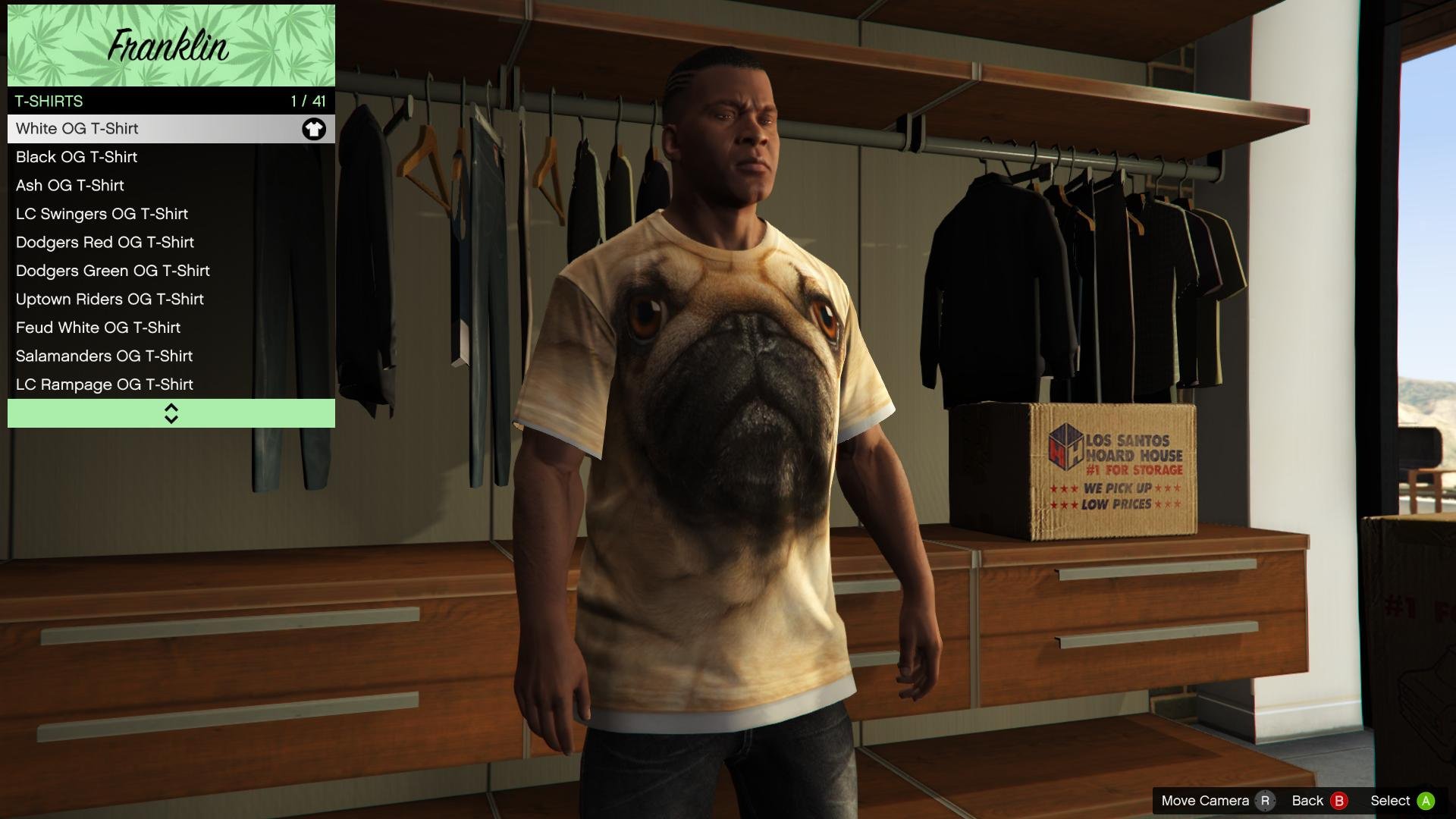Choose Black OG T-Shirt
This screenshot has width=1456, height=819.
171,157
